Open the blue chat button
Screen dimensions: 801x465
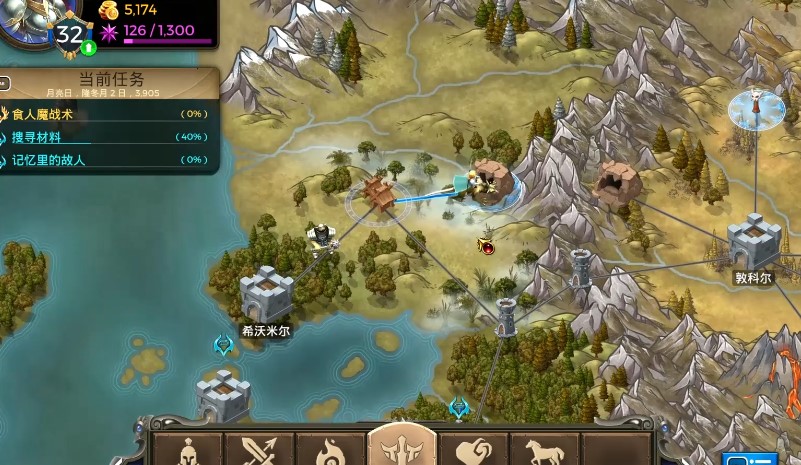point(750,459)
